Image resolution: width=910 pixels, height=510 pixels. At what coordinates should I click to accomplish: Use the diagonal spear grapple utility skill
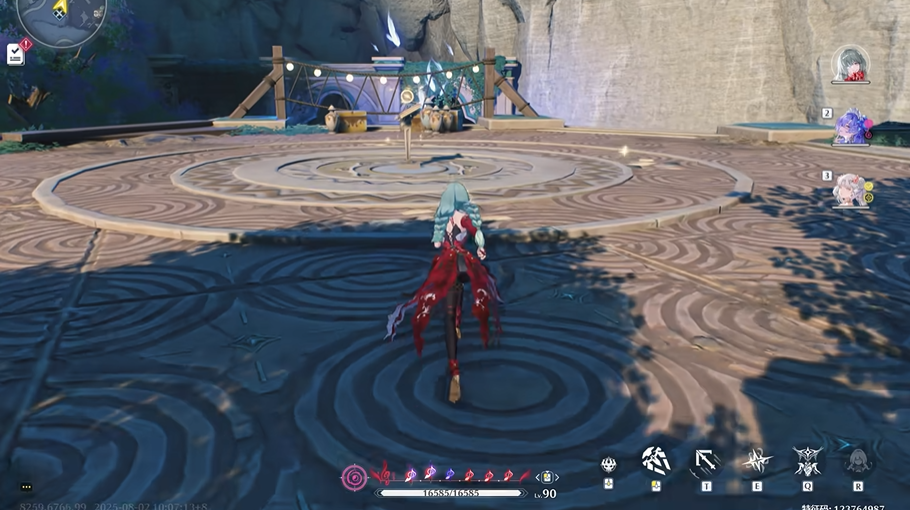click(x=706, y=461)
